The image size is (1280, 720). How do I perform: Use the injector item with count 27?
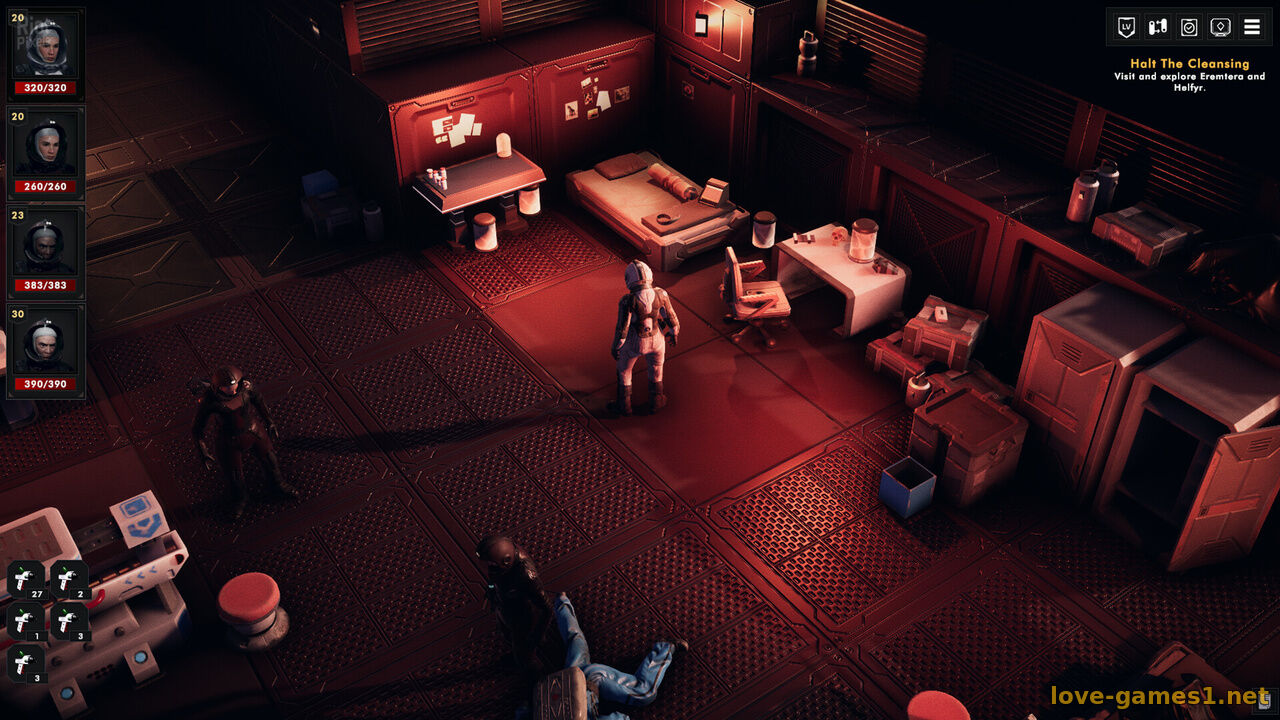pyautogui.click(x=25, y=580)
